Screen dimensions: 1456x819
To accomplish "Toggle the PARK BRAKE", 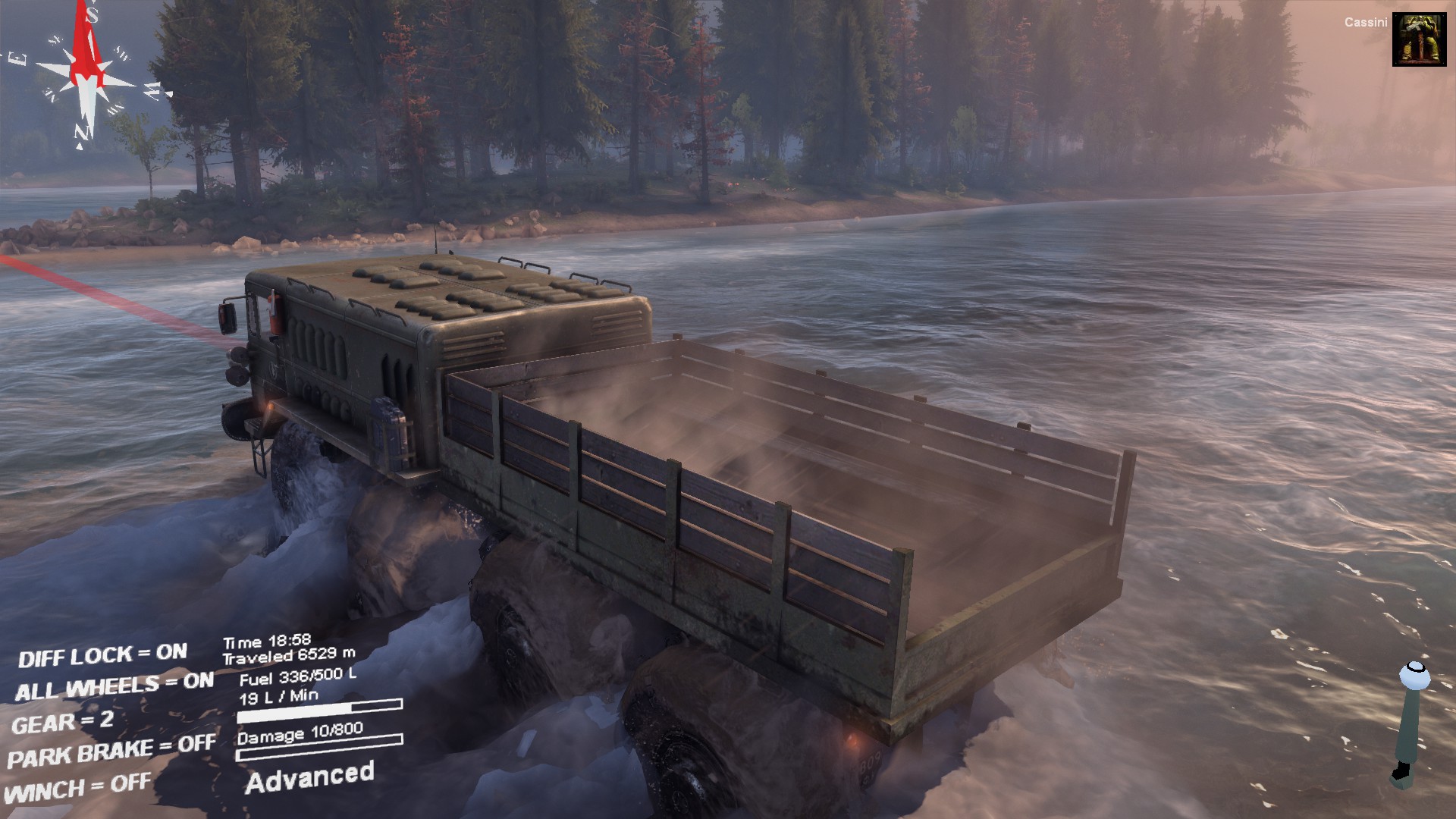I will (111, 752).
